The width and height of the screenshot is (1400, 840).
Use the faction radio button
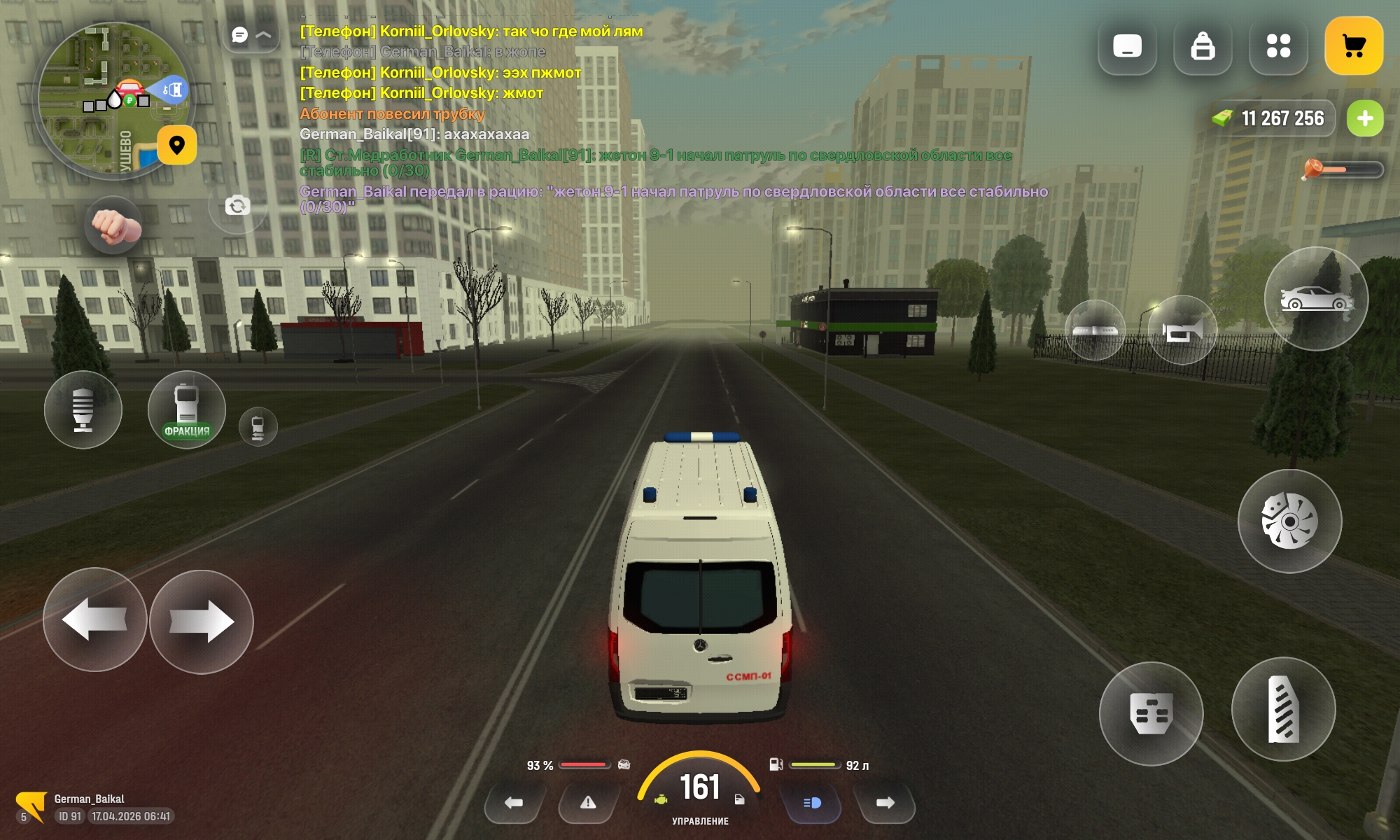click(186, 410)
